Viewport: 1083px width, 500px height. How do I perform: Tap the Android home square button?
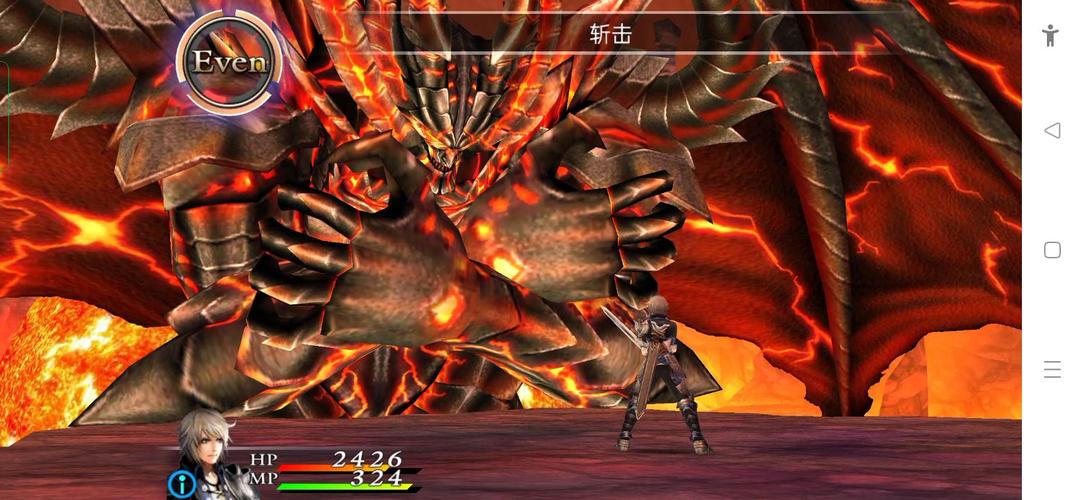(x=1051, y=250)
